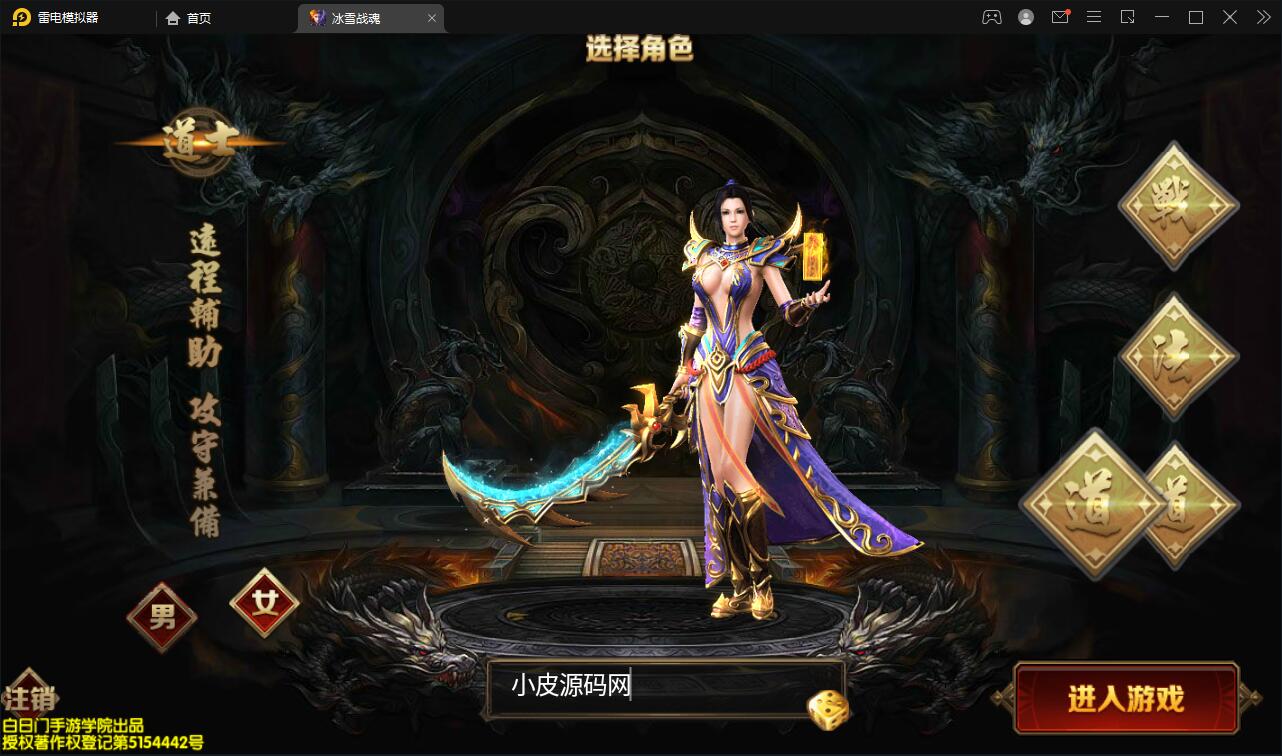Viewport: 1282px width, 756px height.
Task: Select the 男 male gender option
Action: coord(161,617)
